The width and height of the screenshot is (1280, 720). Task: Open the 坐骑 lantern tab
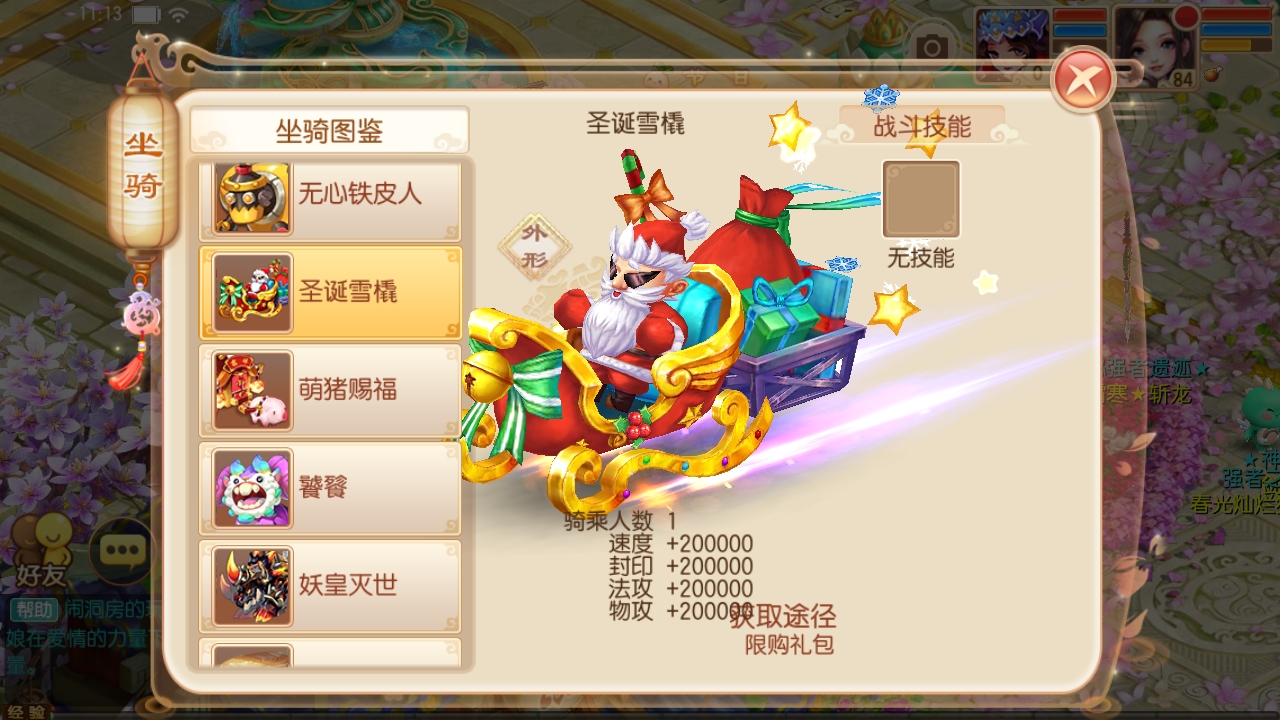click(x=143, y=167)
